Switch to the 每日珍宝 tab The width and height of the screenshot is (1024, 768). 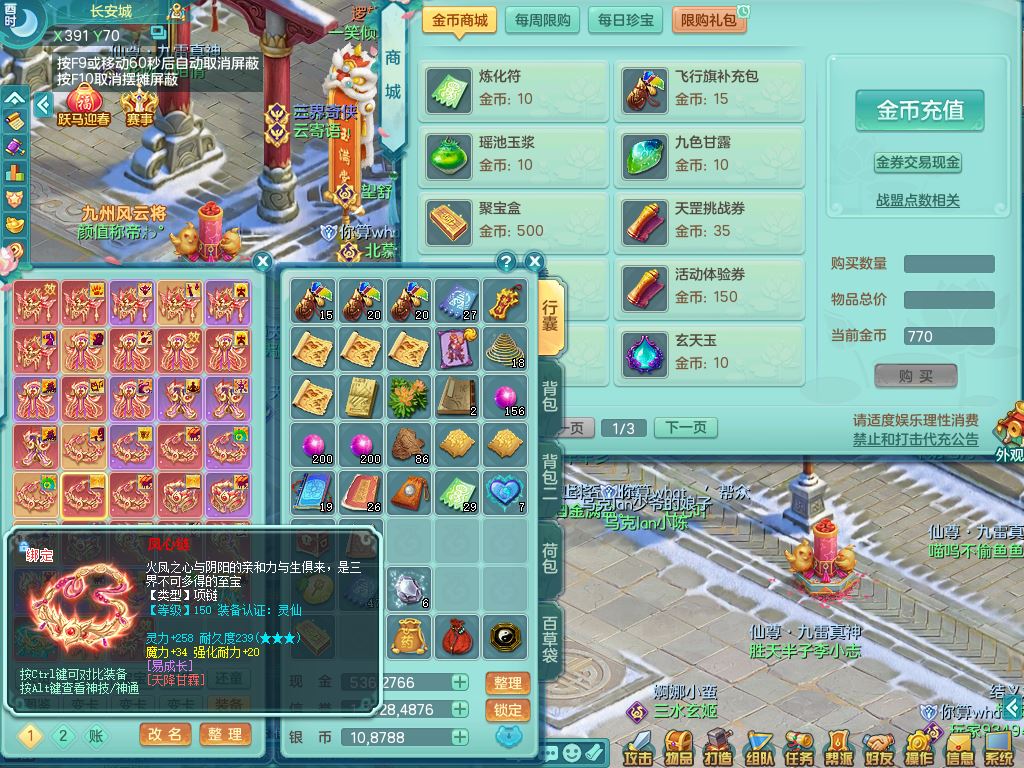[625, 20]
